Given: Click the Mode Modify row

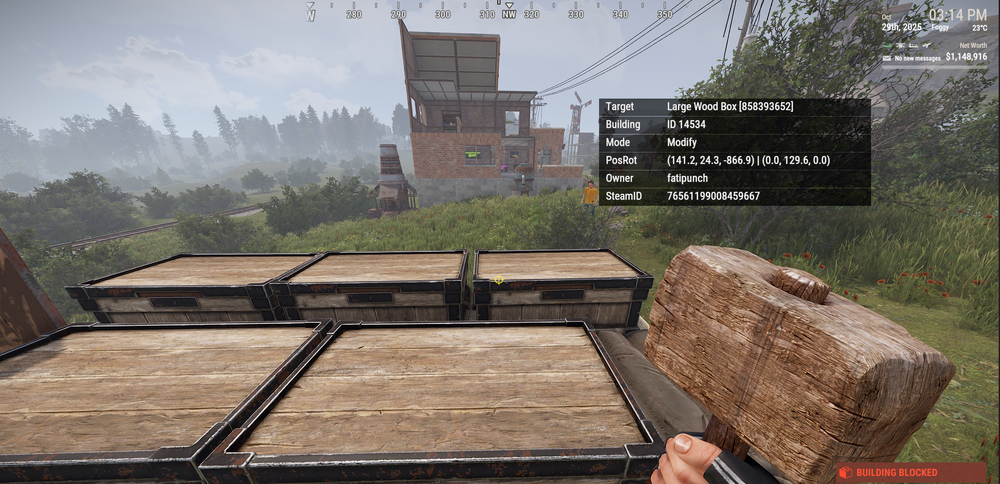Looking at the screenshot, I should point(735,142).
